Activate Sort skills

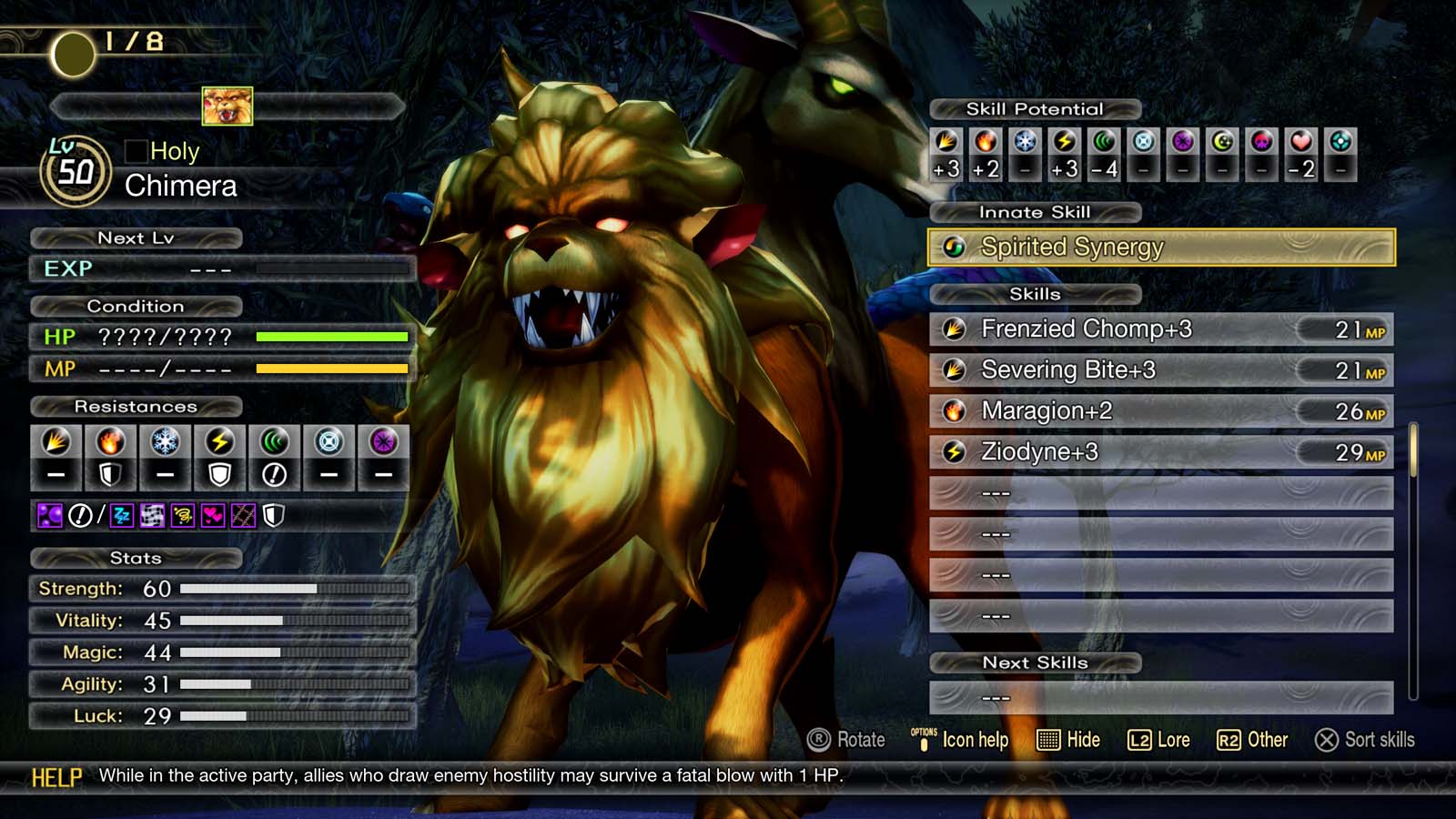click(x=1368, y=740)
